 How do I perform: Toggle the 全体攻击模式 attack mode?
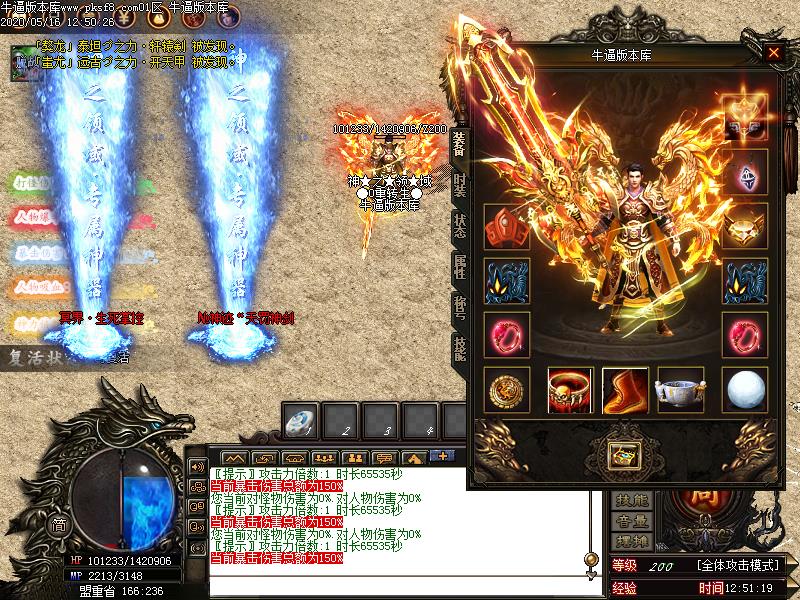point(739,566)
